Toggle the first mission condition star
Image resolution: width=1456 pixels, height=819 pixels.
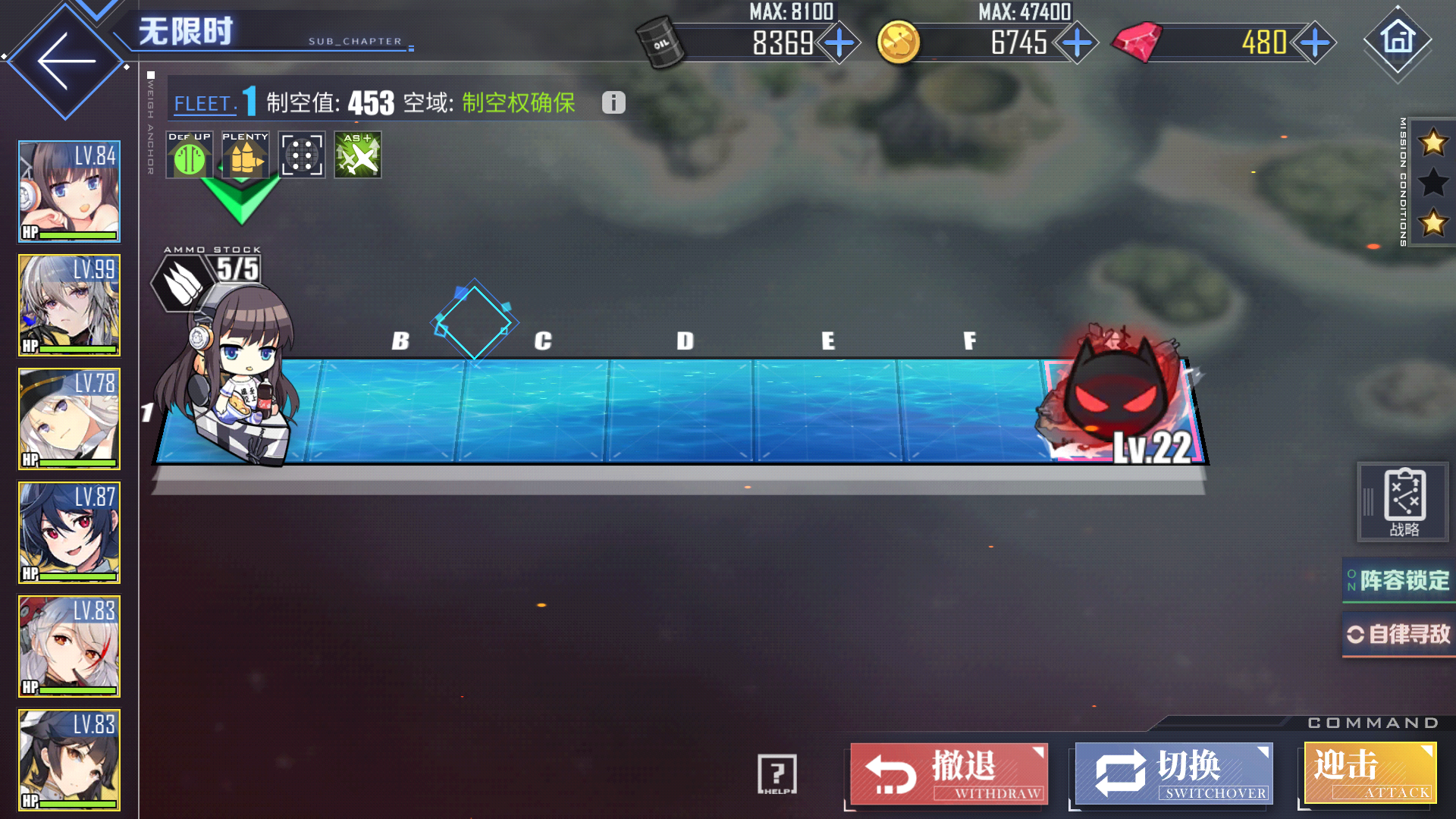1432,143
